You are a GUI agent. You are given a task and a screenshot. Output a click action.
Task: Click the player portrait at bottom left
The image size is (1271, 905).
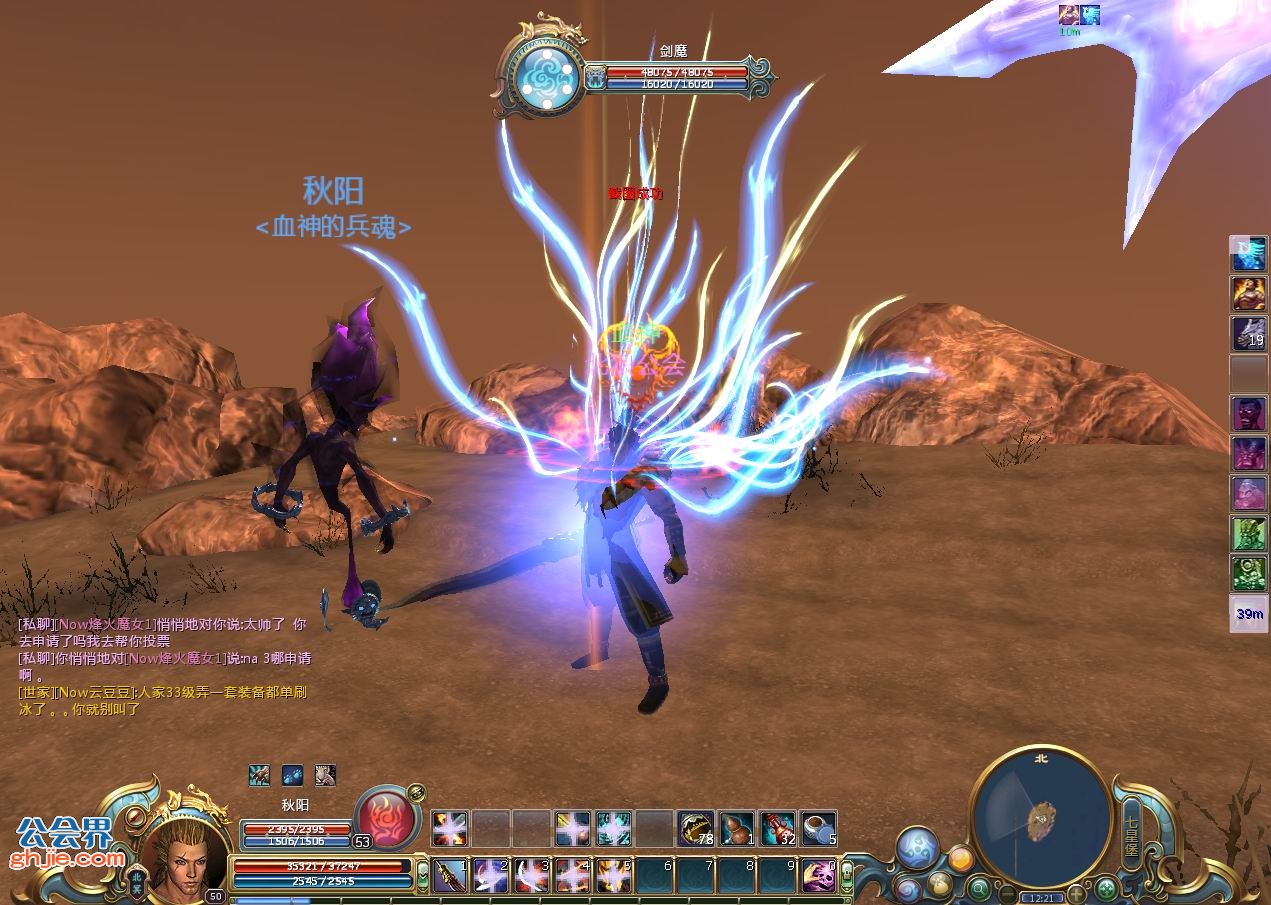[184, 852]
